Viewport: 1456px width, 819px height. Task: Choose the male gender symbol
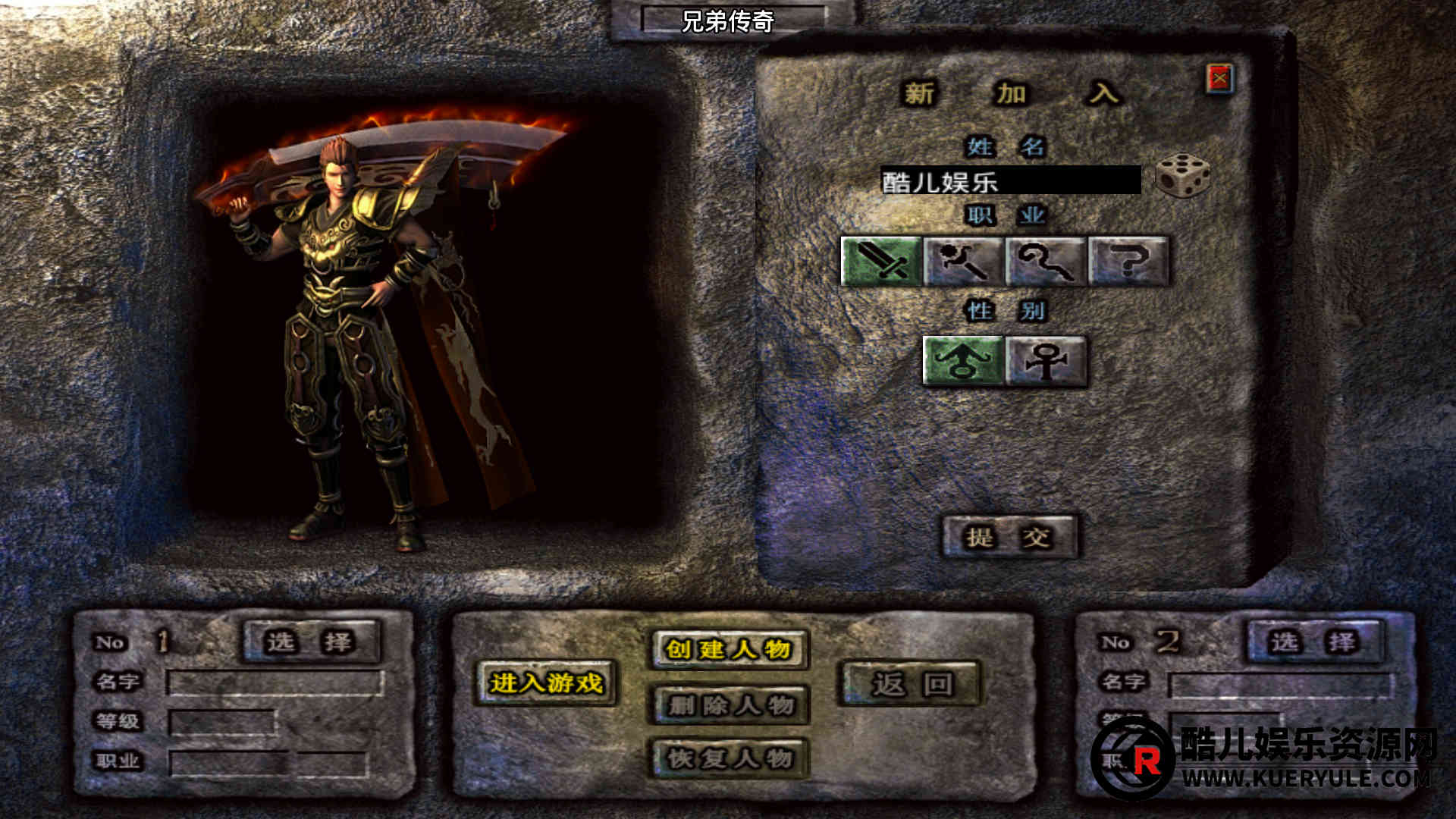[963, 361]
